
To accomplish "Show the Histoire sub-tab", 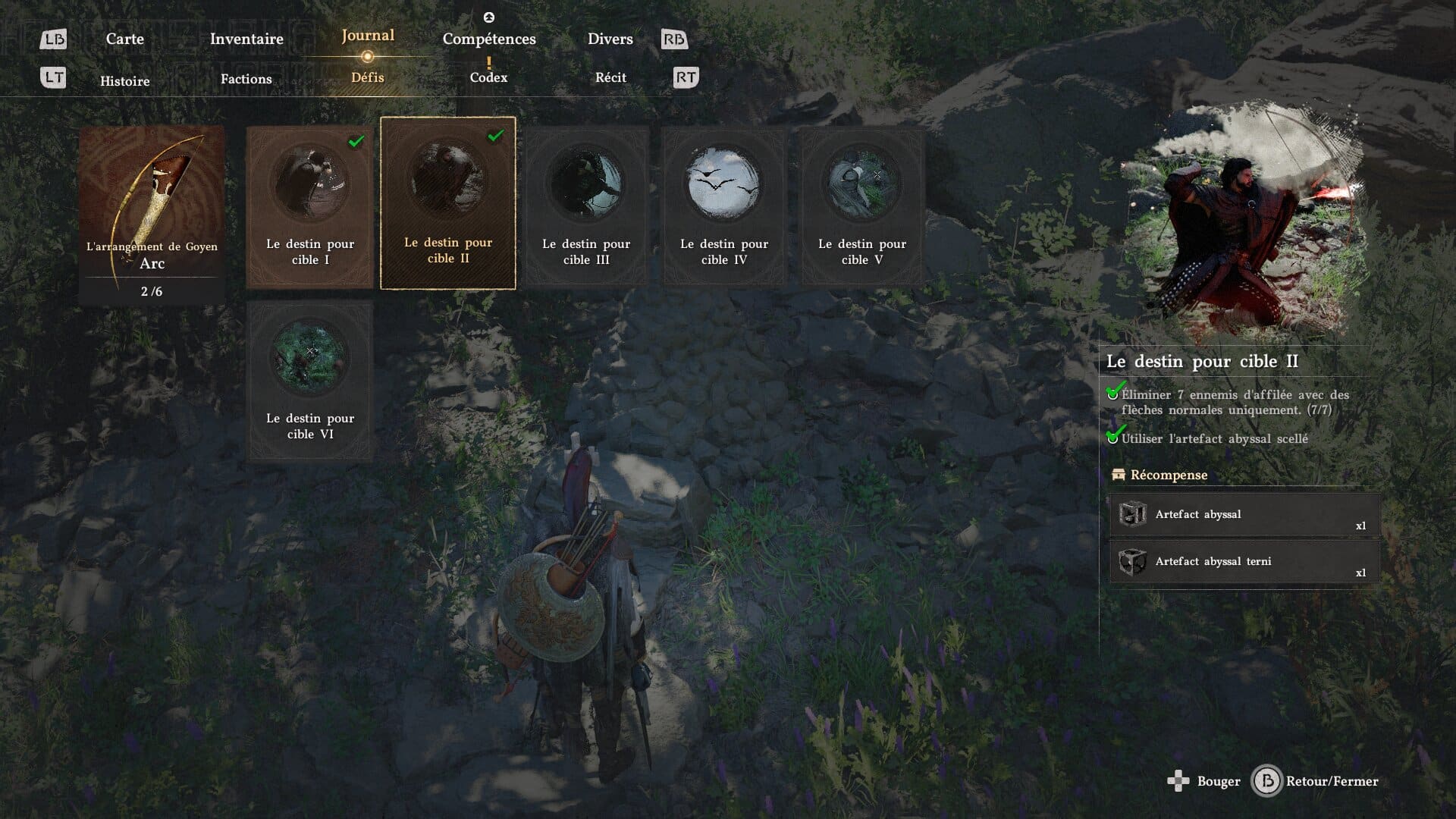I will pos(125,81).
